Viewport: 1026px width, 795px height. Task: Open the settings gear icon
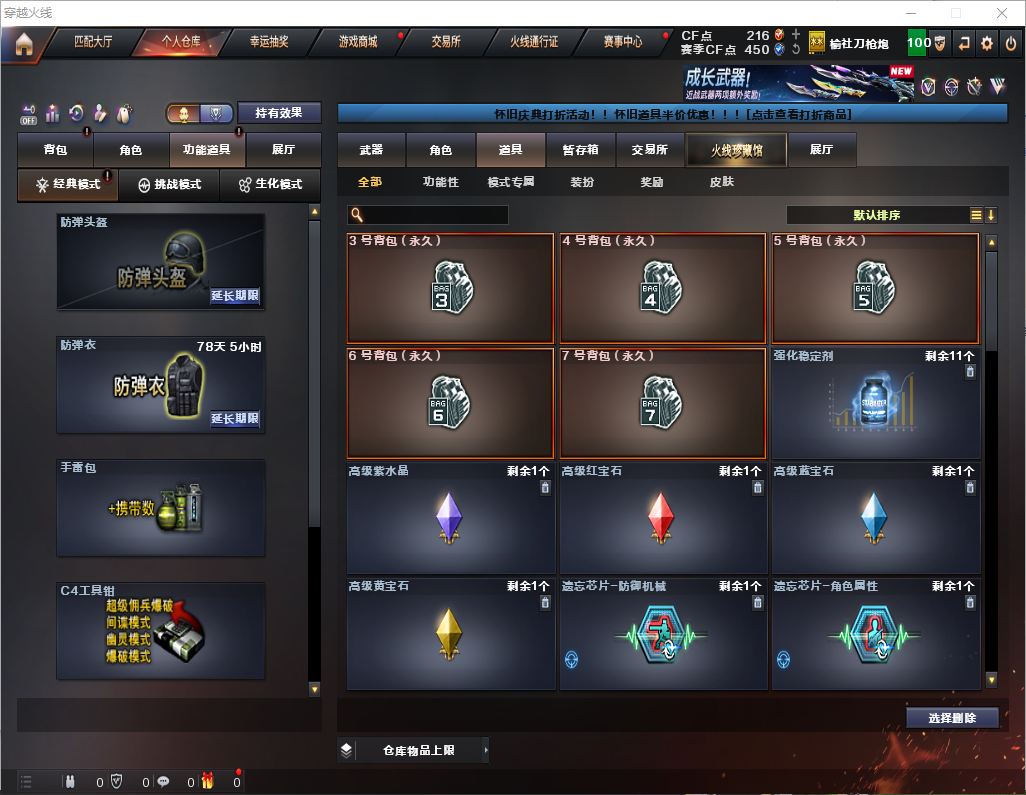(987, 43)
